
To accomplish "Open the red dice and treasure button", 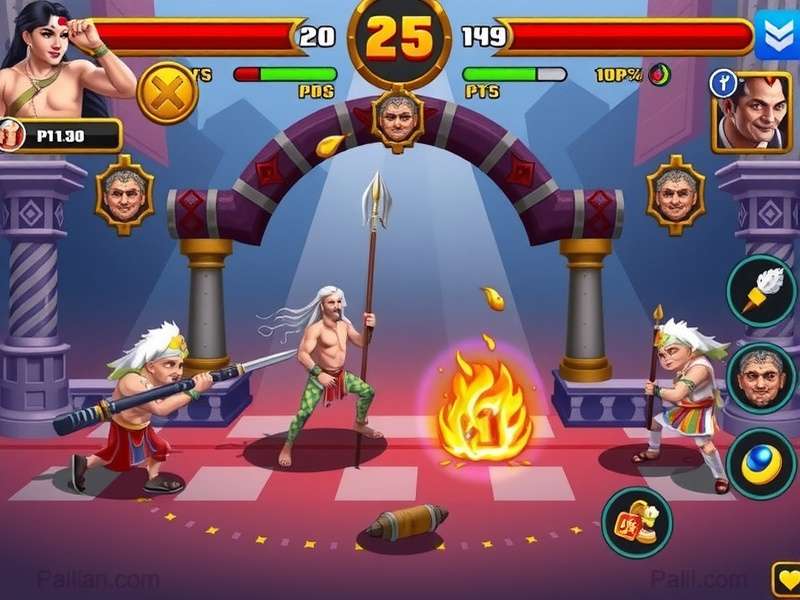I will pos(637,522).
